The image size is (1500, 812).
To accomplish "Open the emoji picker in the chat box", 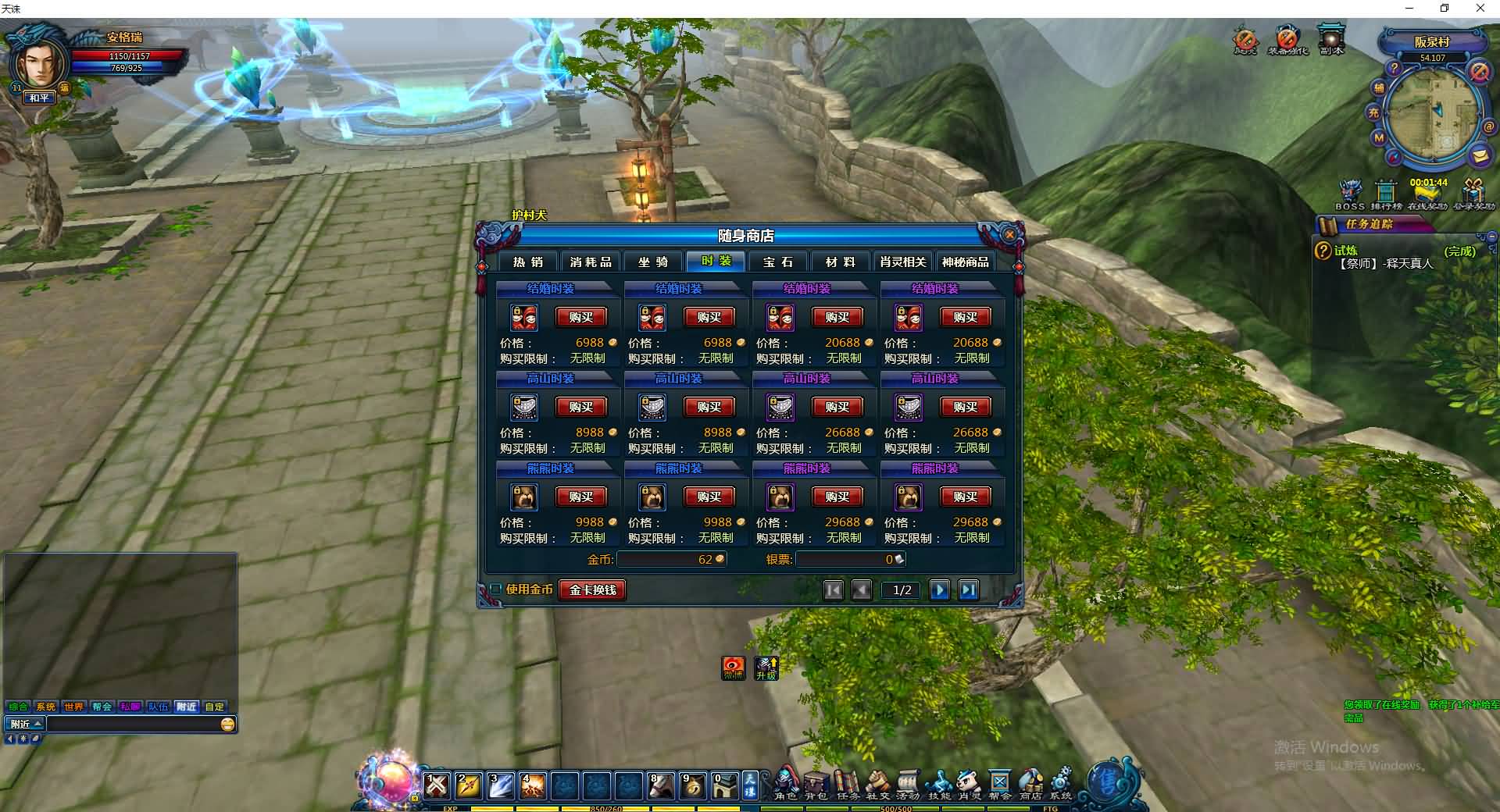I will point(227,725).
